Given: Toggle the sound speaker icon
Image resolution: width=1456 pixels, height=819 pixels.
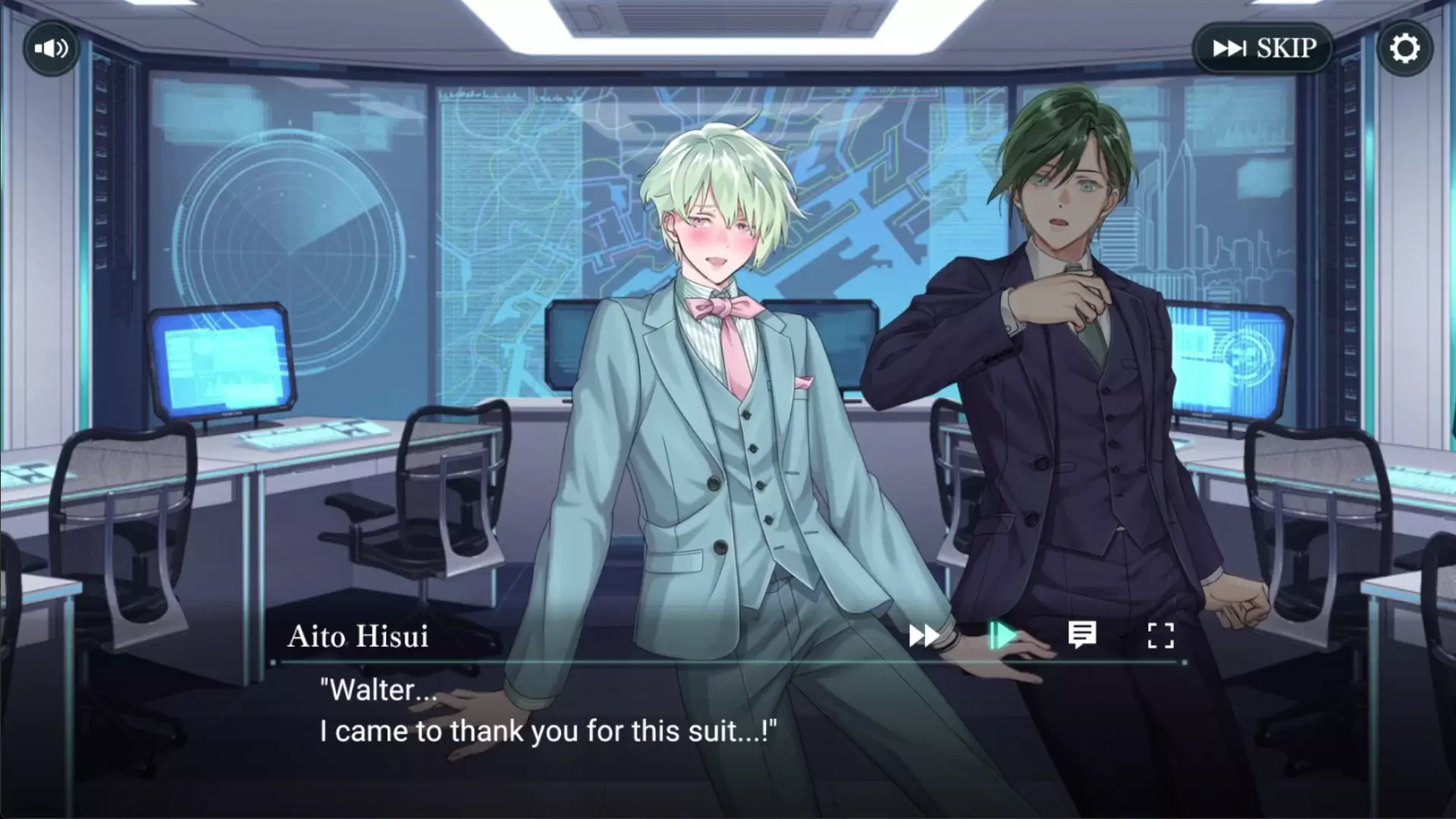Looking at the screenshot, I should 51,49.
